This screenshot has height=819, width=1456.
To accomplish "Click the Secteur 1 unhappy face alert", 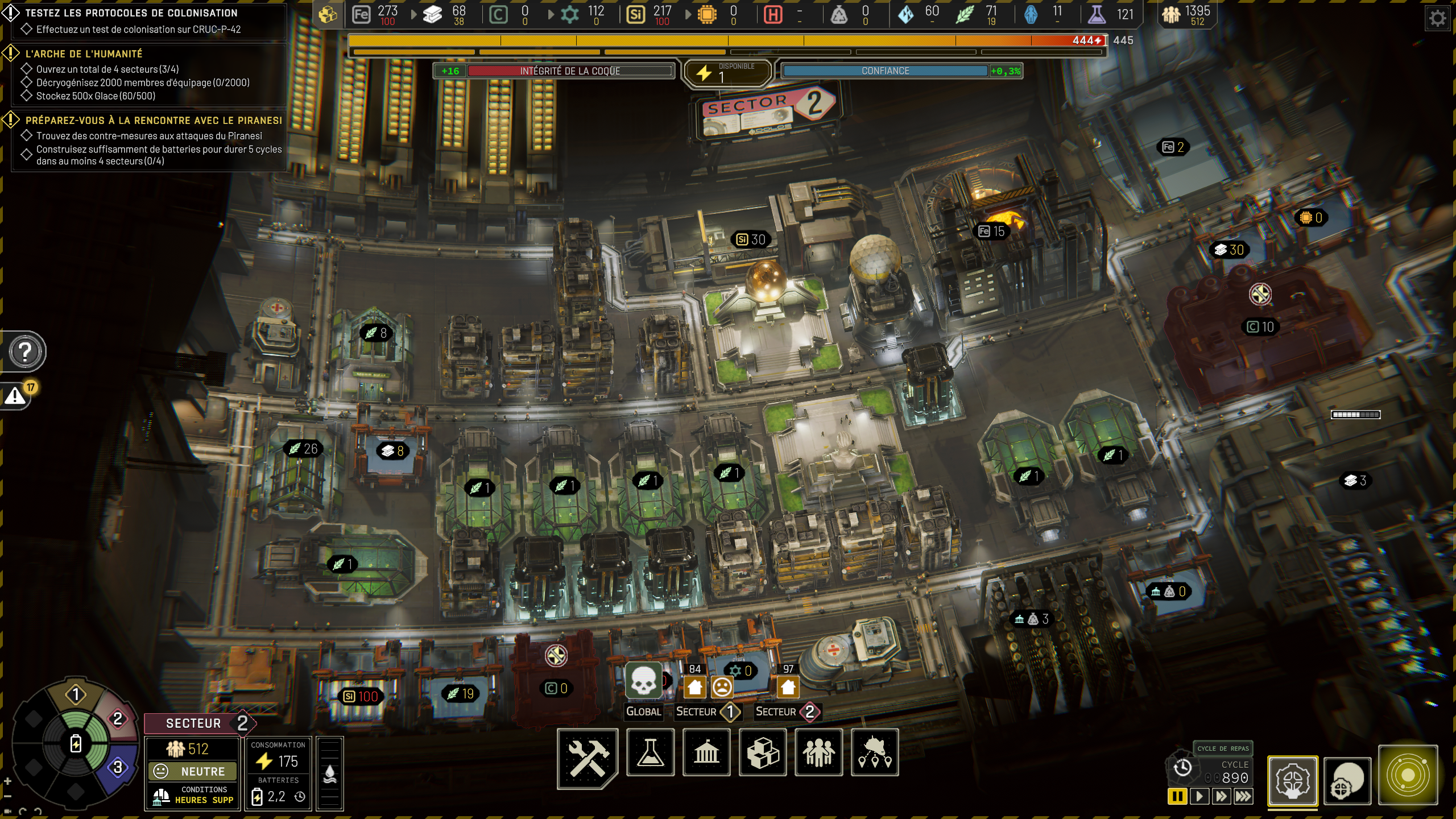I will [x=722, y=687].
